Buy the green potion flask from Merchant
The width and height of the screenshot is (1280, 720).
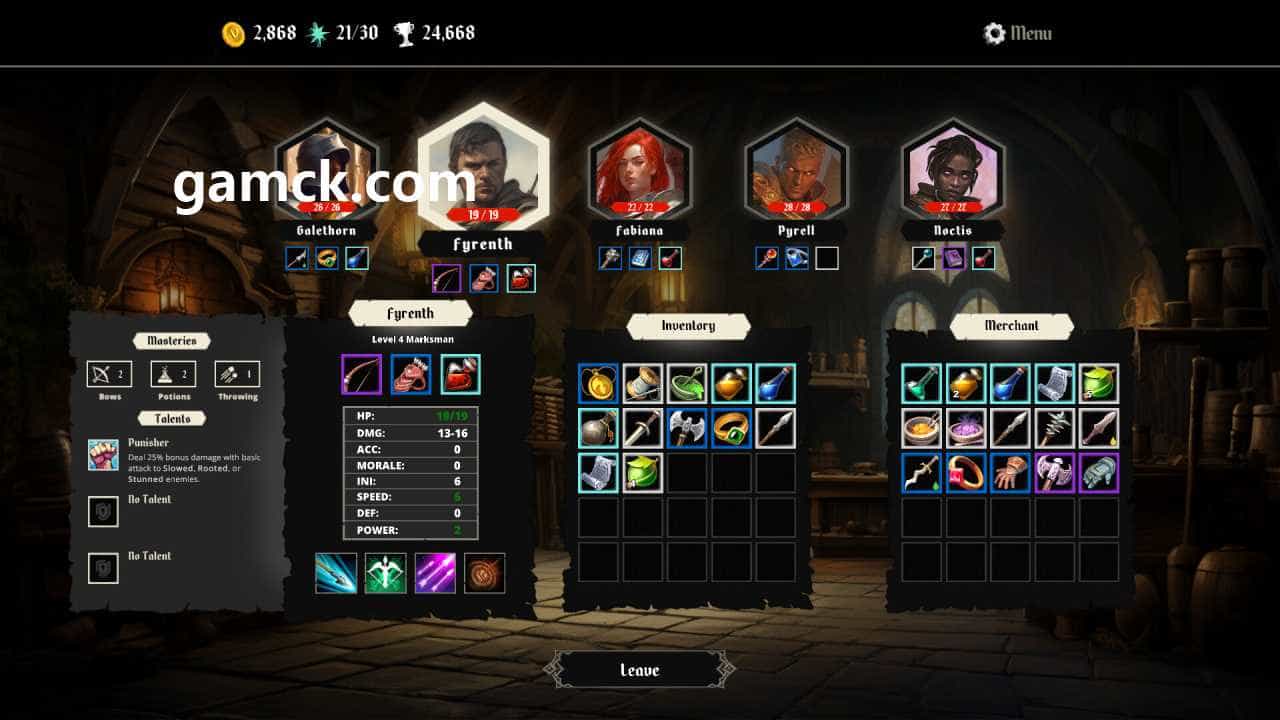point(921,383)
